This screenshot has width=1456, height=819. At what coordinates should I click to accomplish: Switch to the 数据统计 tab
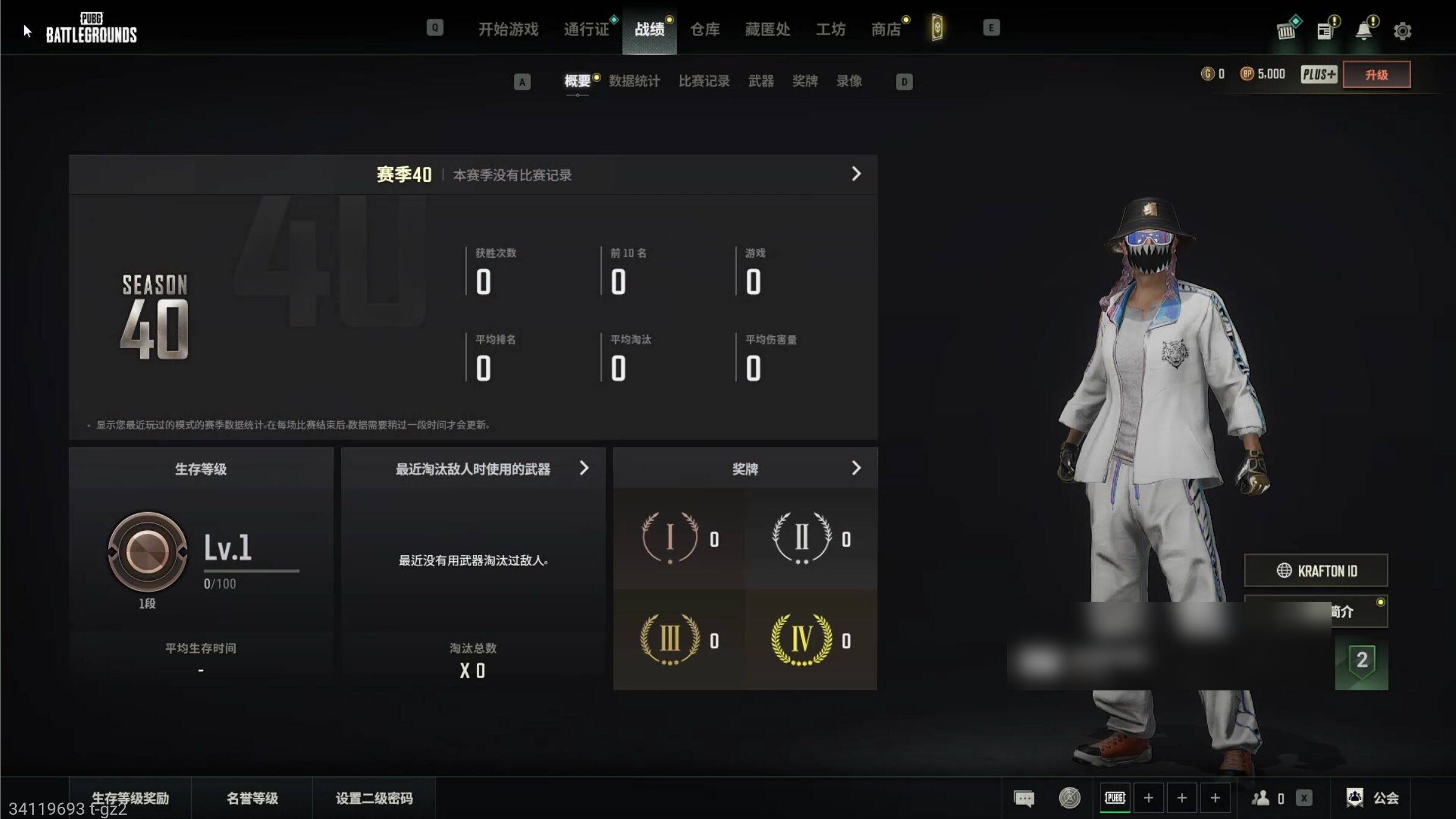(634, 81)
